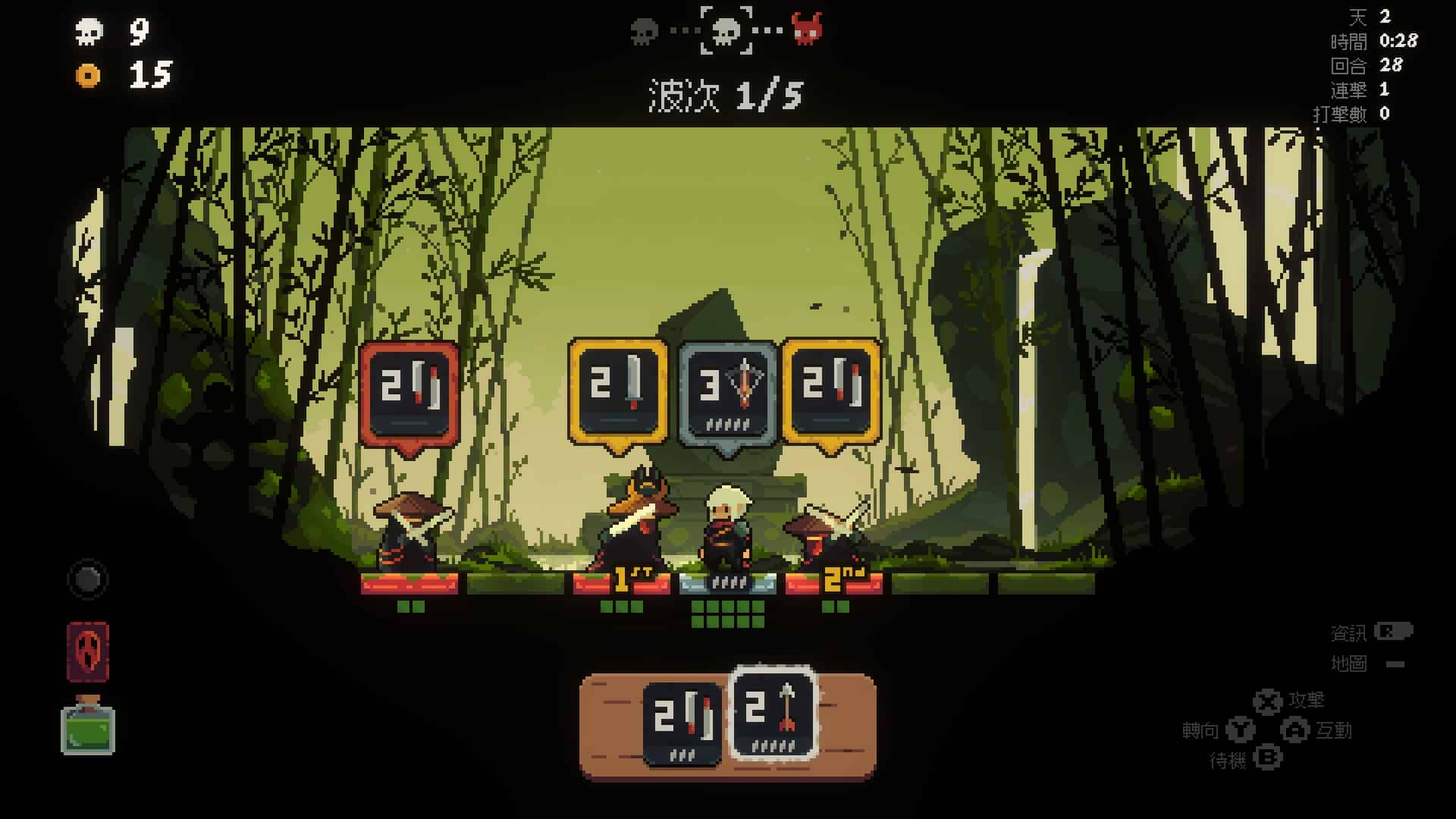This screenshot has height=819, width=1456.
Task: Inspect the red-bordered enemy intent tile
Action: [x=409, y=394]
